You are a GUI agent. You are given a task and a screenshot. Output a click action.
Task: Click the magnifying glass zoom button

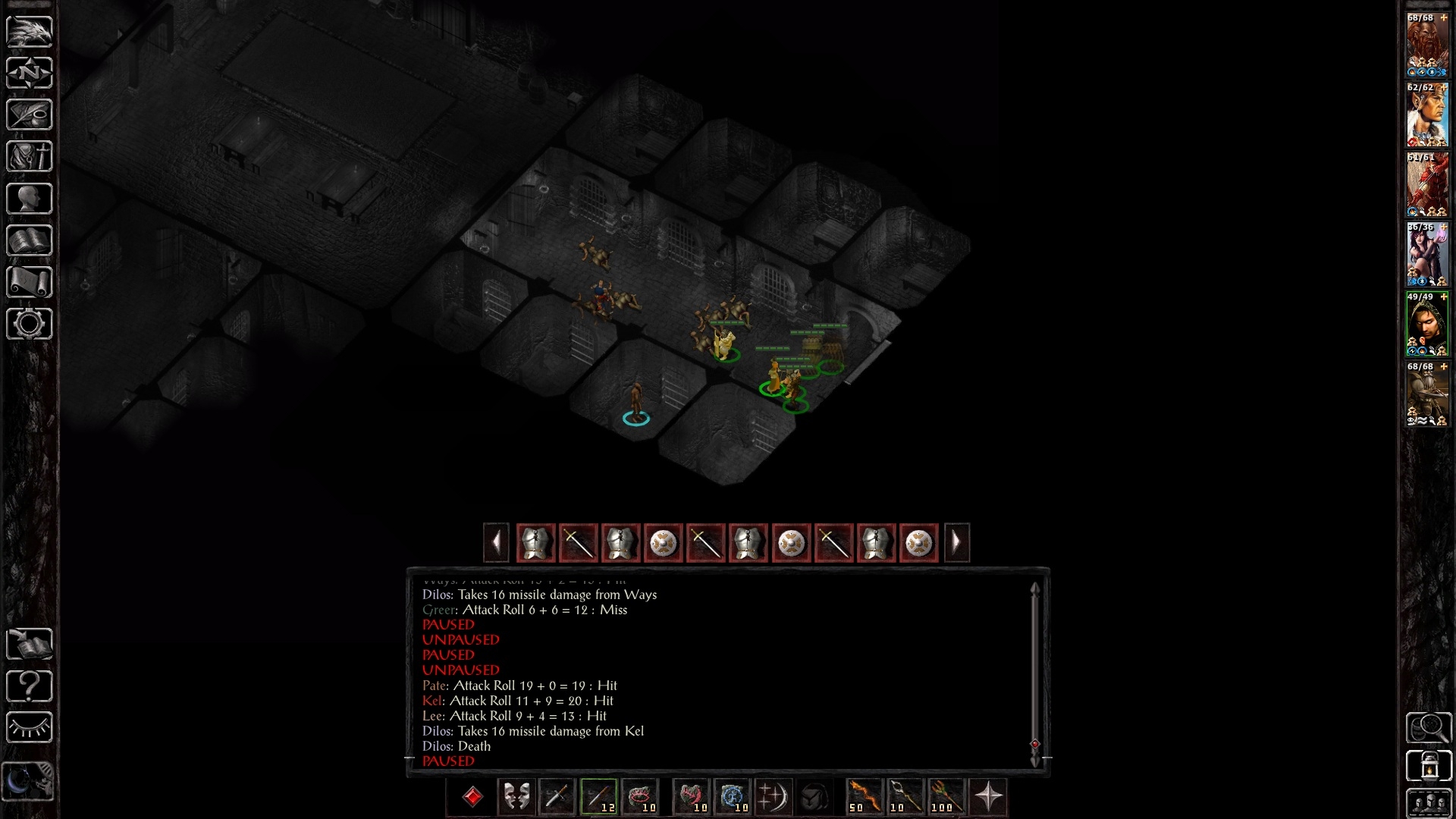coord(1429,728)
